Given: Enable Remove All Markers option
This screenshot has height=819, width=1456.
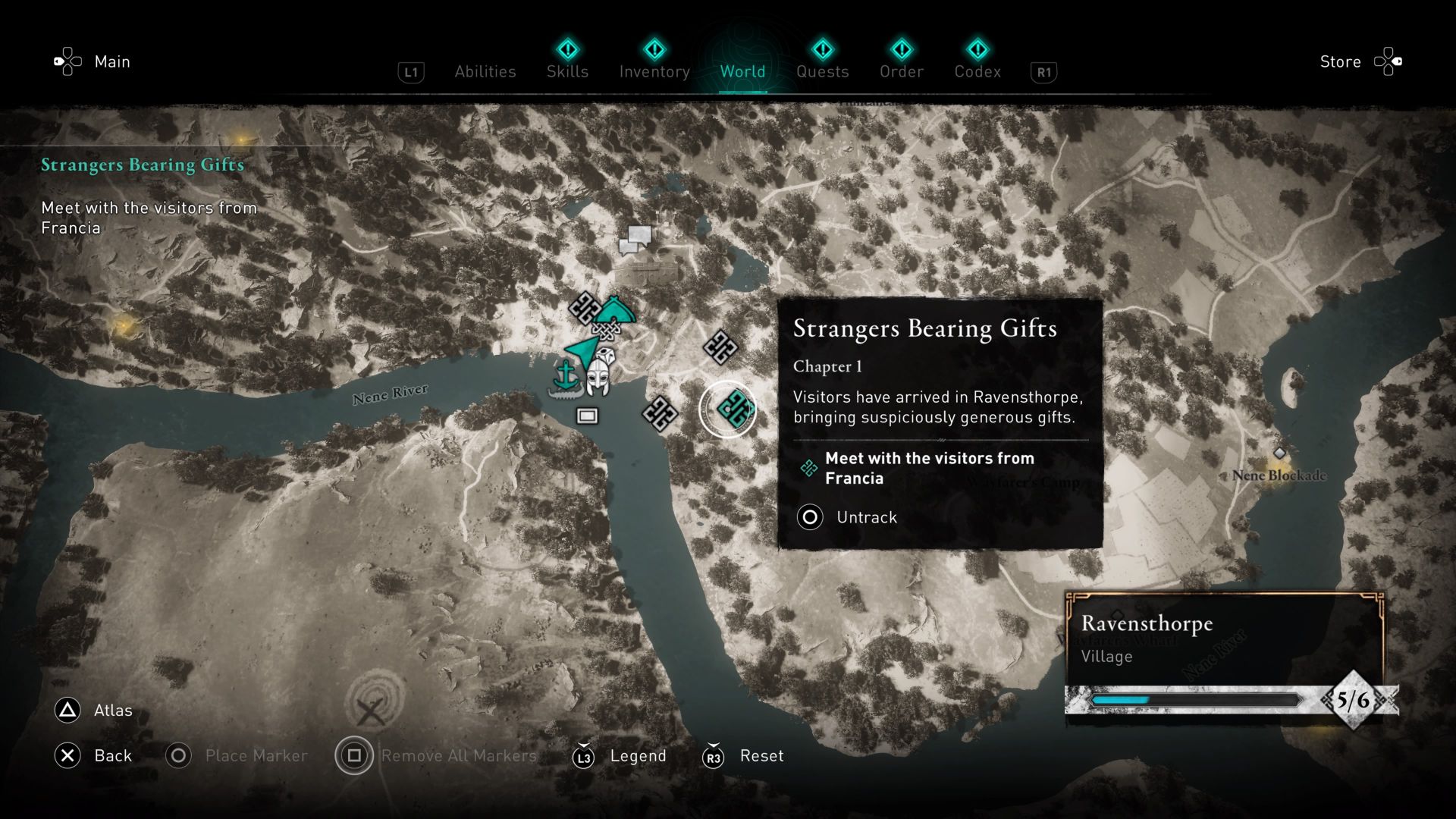Looking at the screenshot, I should (x=353, y=755).
